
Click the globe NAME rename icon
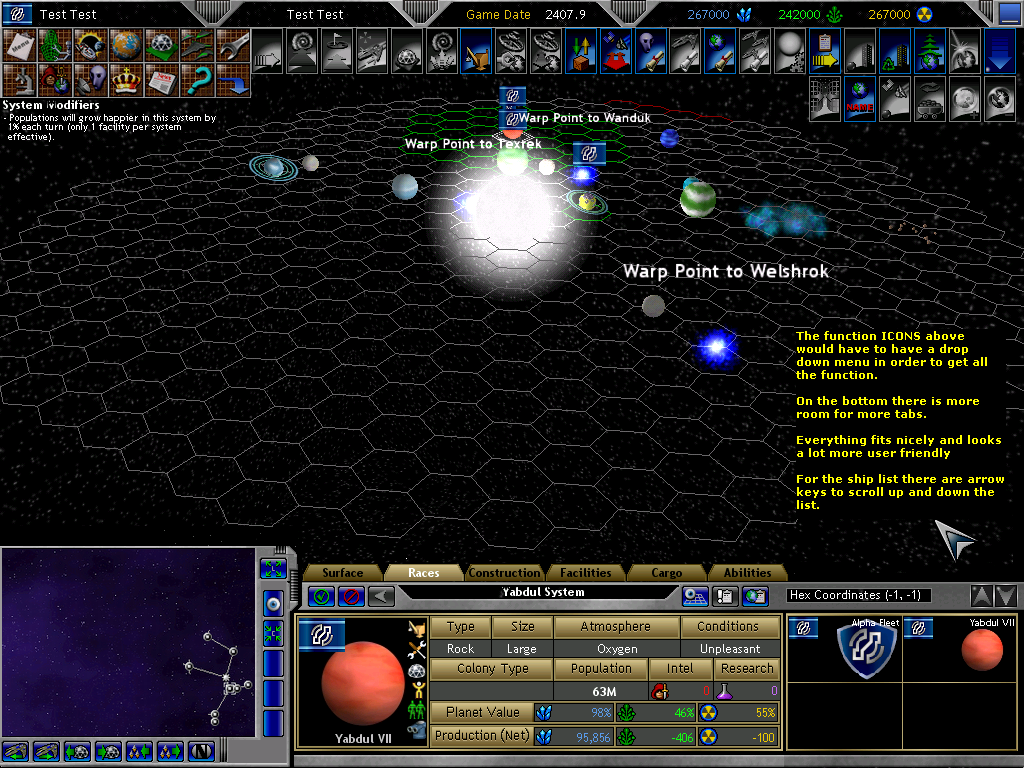[860, 96]
